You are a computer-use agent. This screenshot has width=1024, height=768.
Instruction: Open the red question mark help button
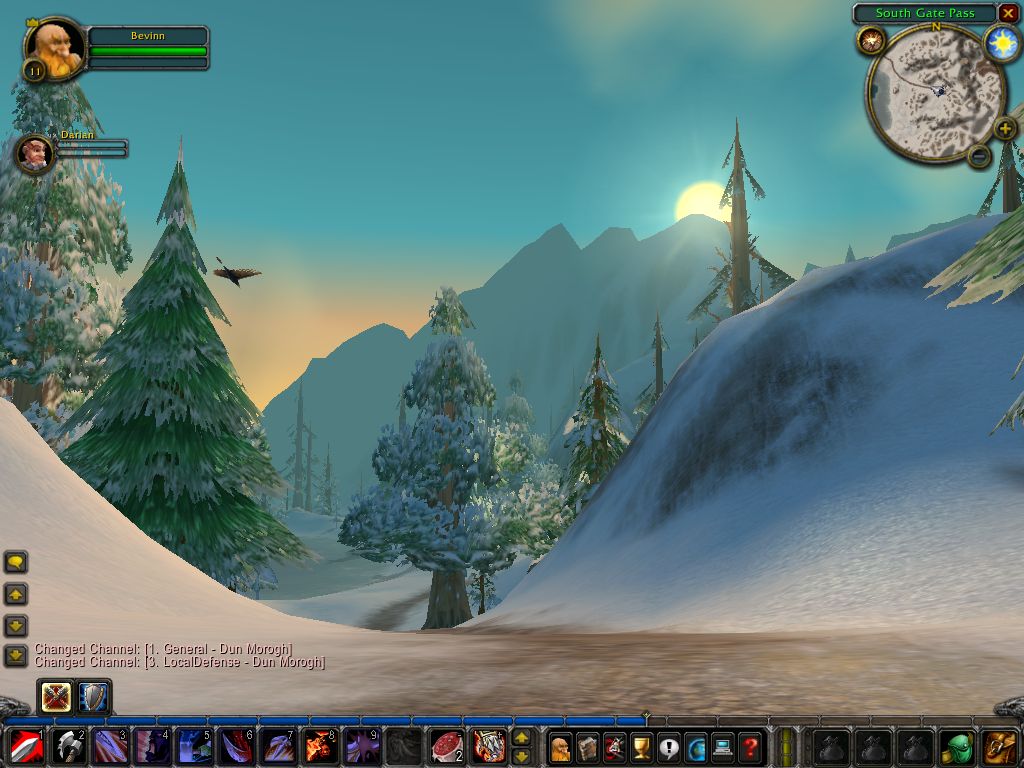coord(750,746)
